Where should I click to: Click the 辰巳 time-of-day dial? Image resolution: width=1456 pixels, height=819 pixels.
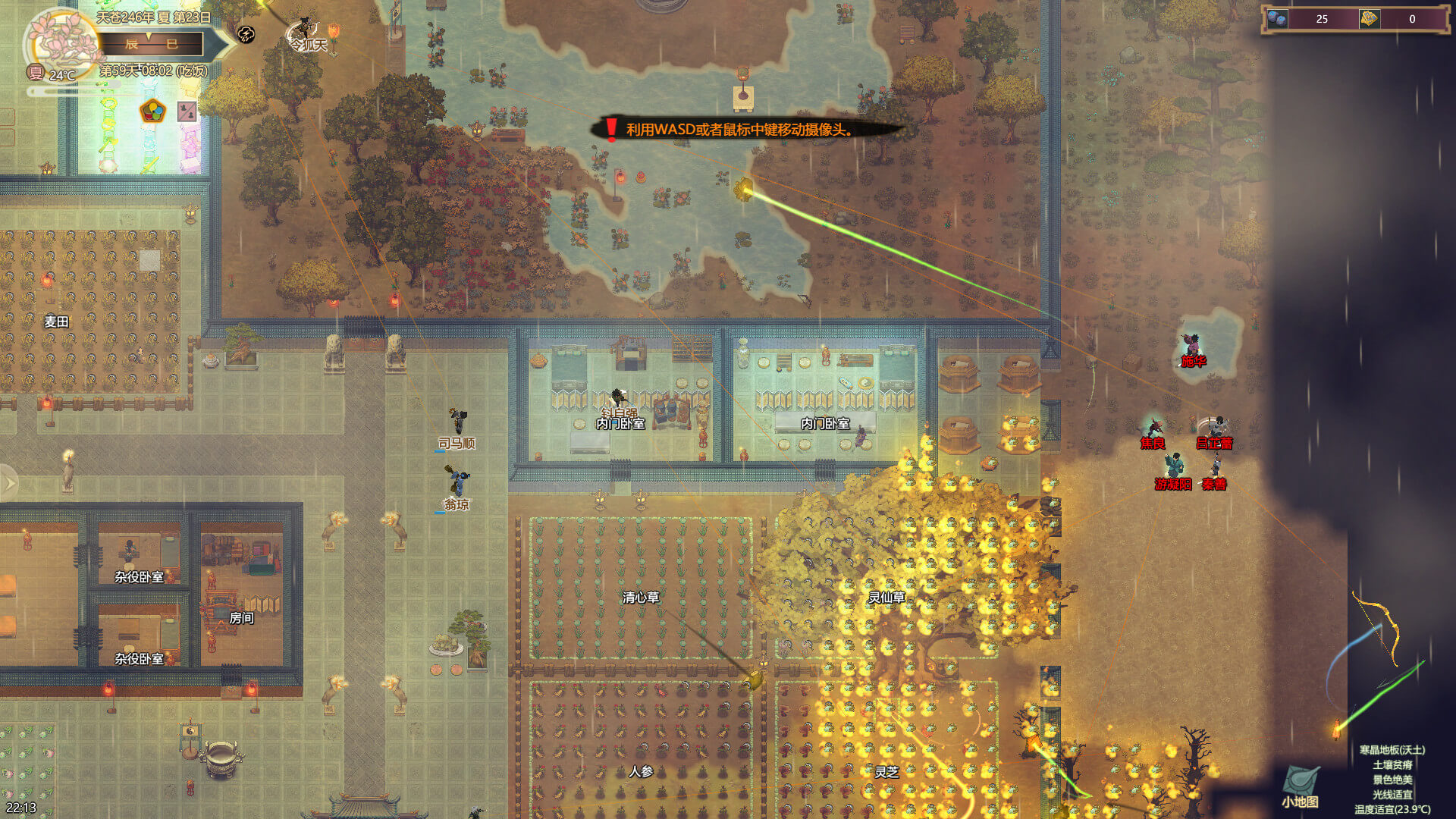click(x=152, y=44)
